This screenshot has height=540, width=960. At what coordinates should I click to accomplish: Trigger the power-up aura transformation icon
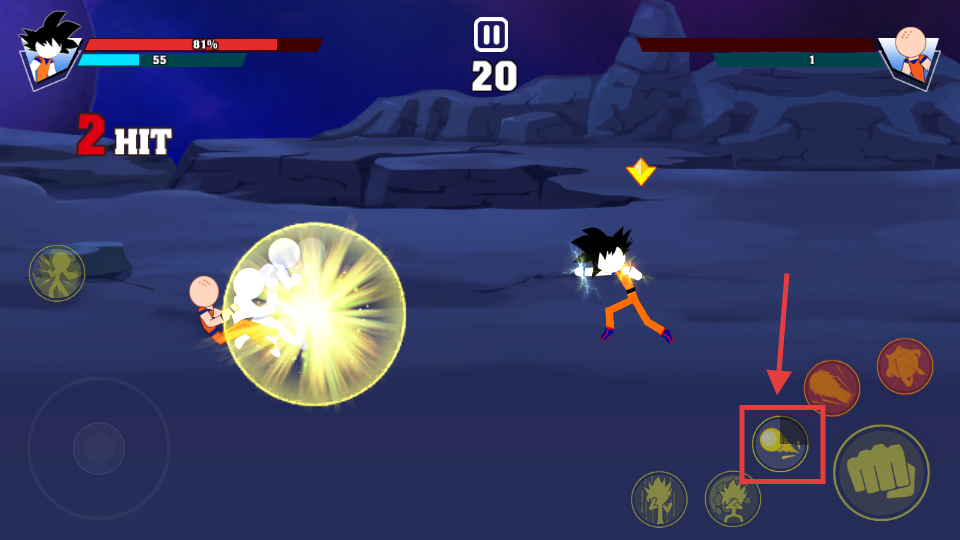(659, 498)
